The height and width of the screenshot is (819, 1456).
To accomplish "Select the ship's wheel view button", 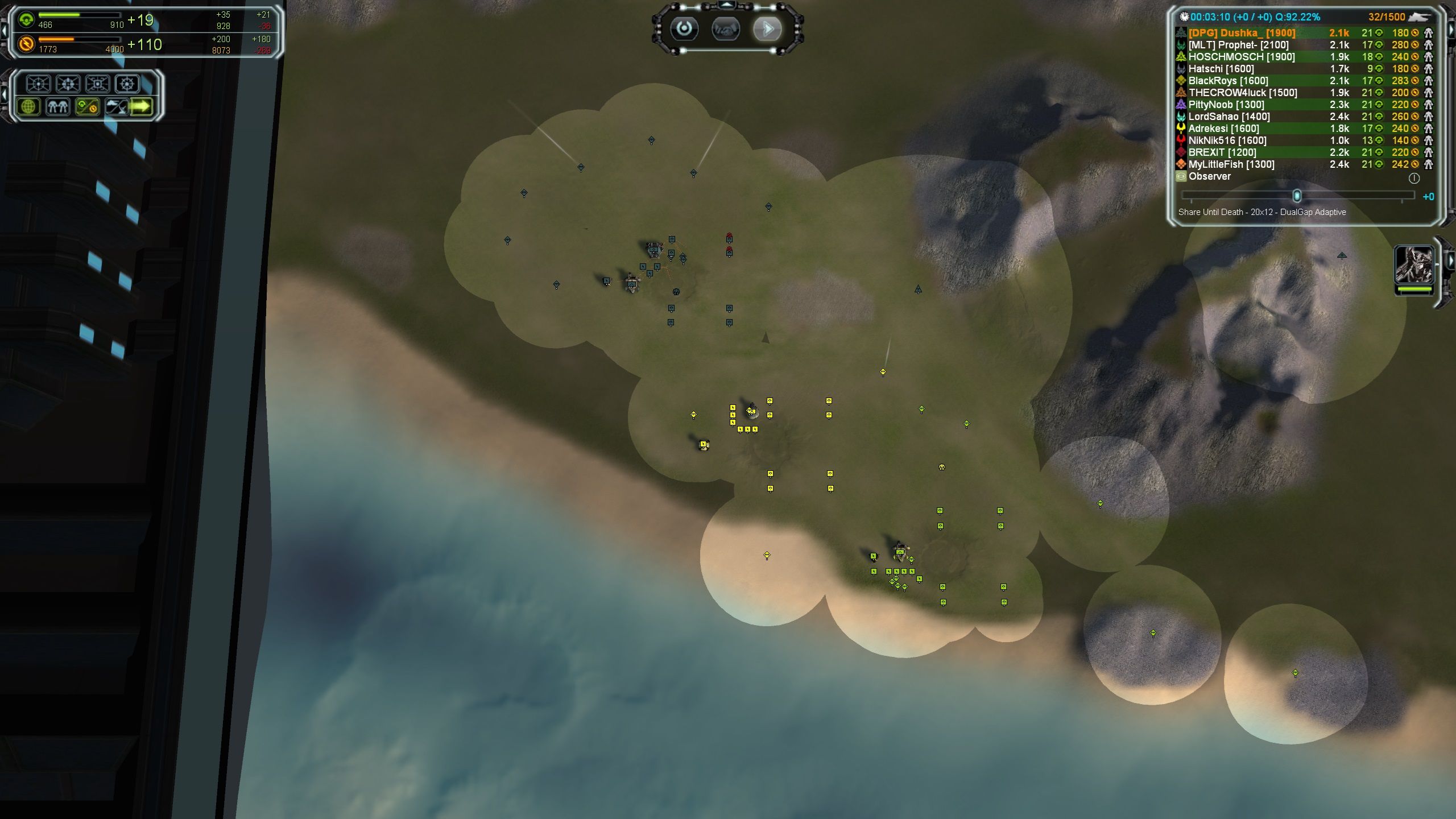I will (127, 84).
